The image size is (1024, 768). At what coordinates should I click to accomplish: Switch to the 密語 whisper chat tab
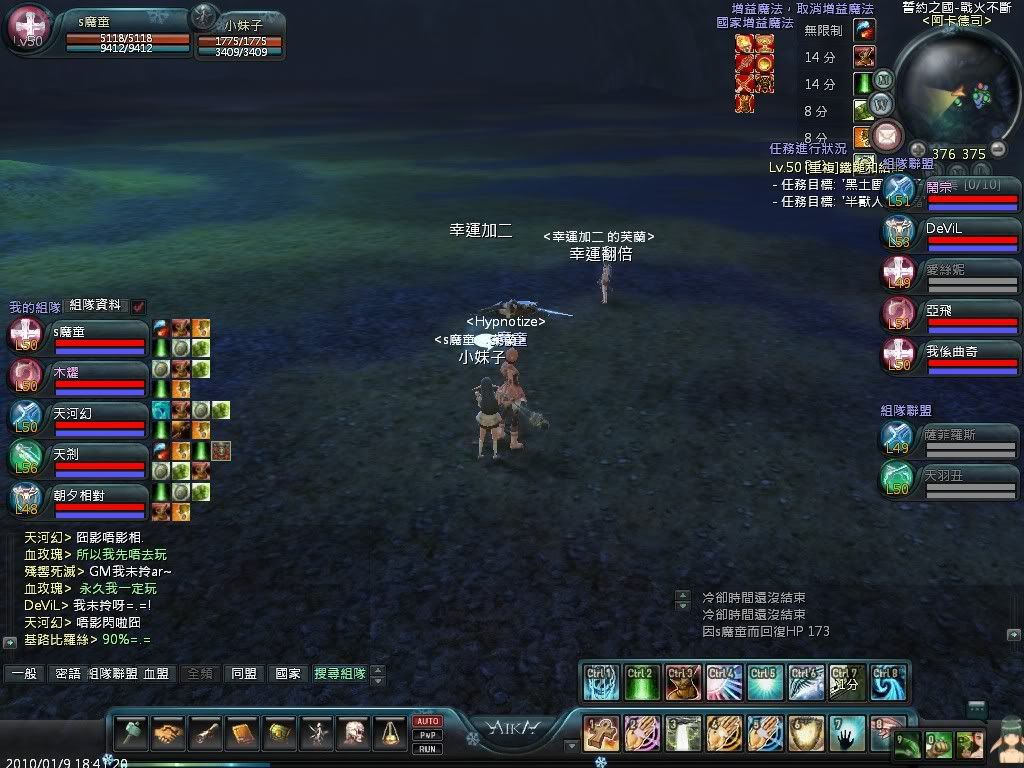click(x=67, y=674)
